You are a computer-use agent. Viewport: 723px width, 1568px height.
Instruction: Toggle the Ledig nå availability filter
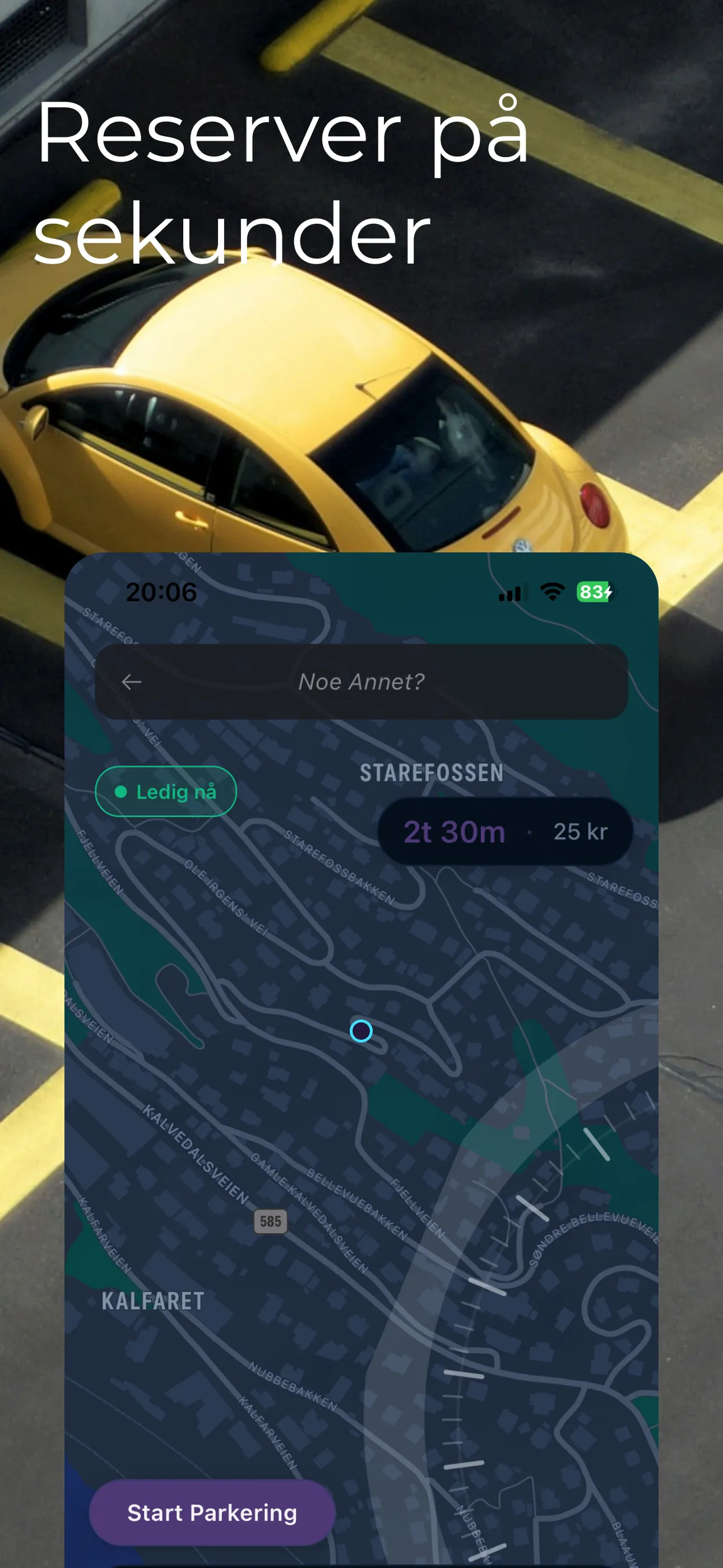(x=165, y=791)
